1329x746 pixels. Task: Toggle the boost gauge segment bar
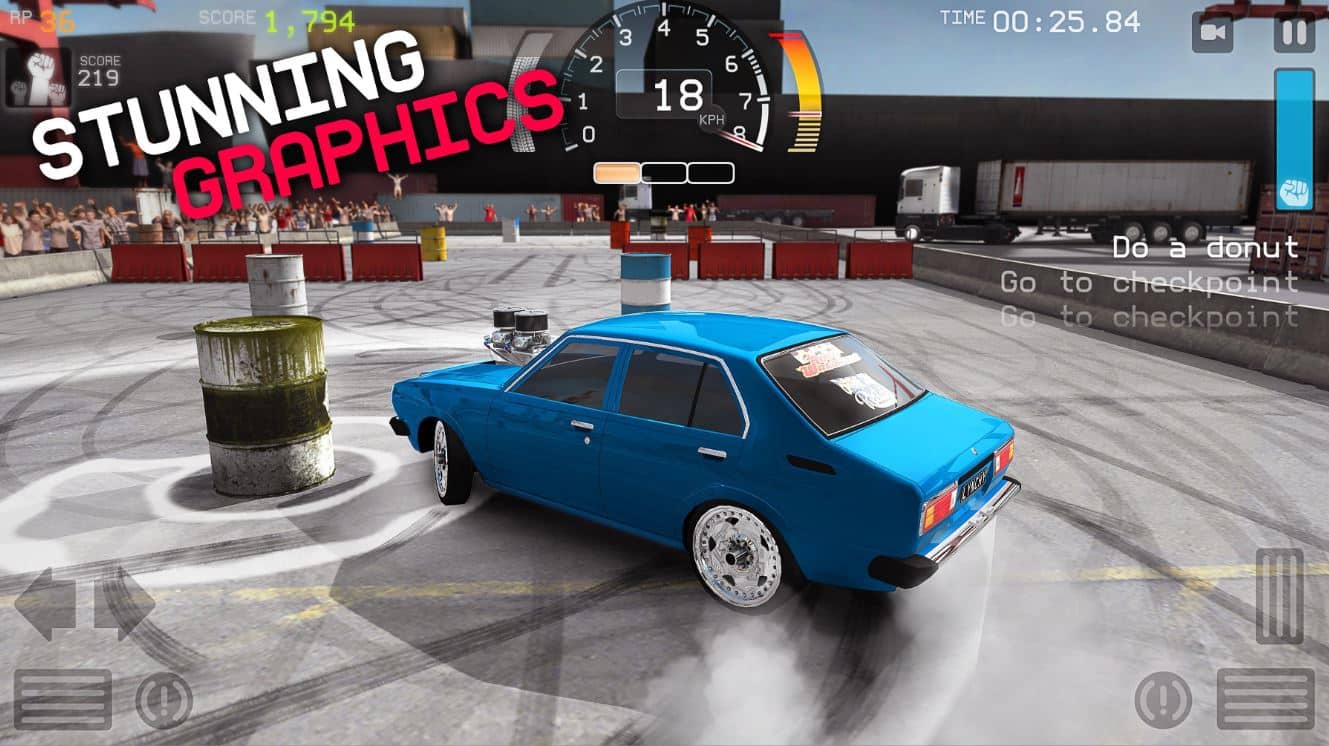point(664,170)
